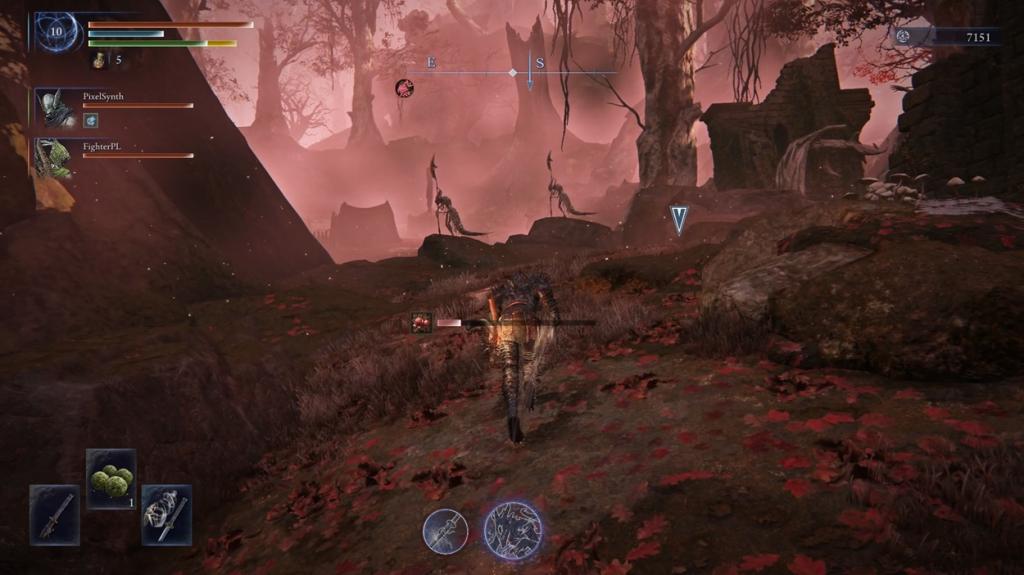Select the green moss clump item slot

pos(111,478)
